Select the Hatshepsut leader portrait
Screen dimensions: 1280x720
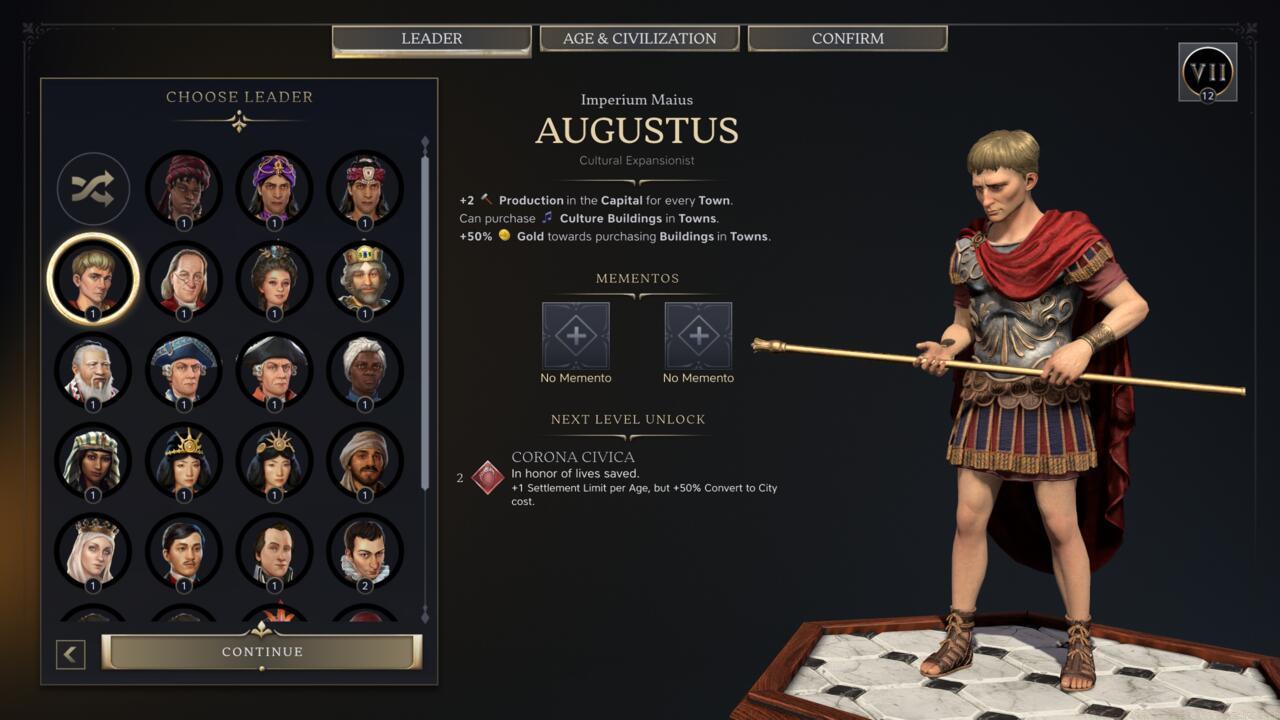(x=93, y=460)
